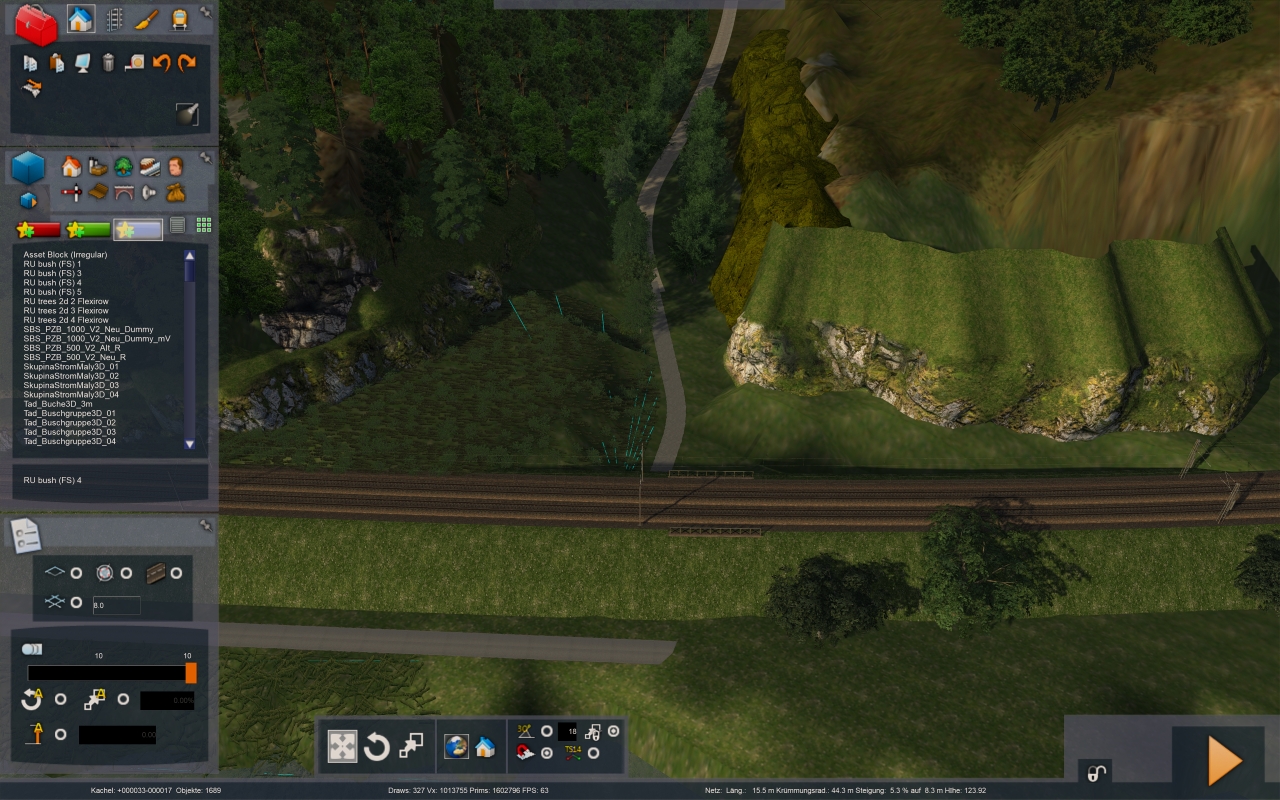Click the trash can delete icon
The image size is (1280, 800).
coord(108,63)
